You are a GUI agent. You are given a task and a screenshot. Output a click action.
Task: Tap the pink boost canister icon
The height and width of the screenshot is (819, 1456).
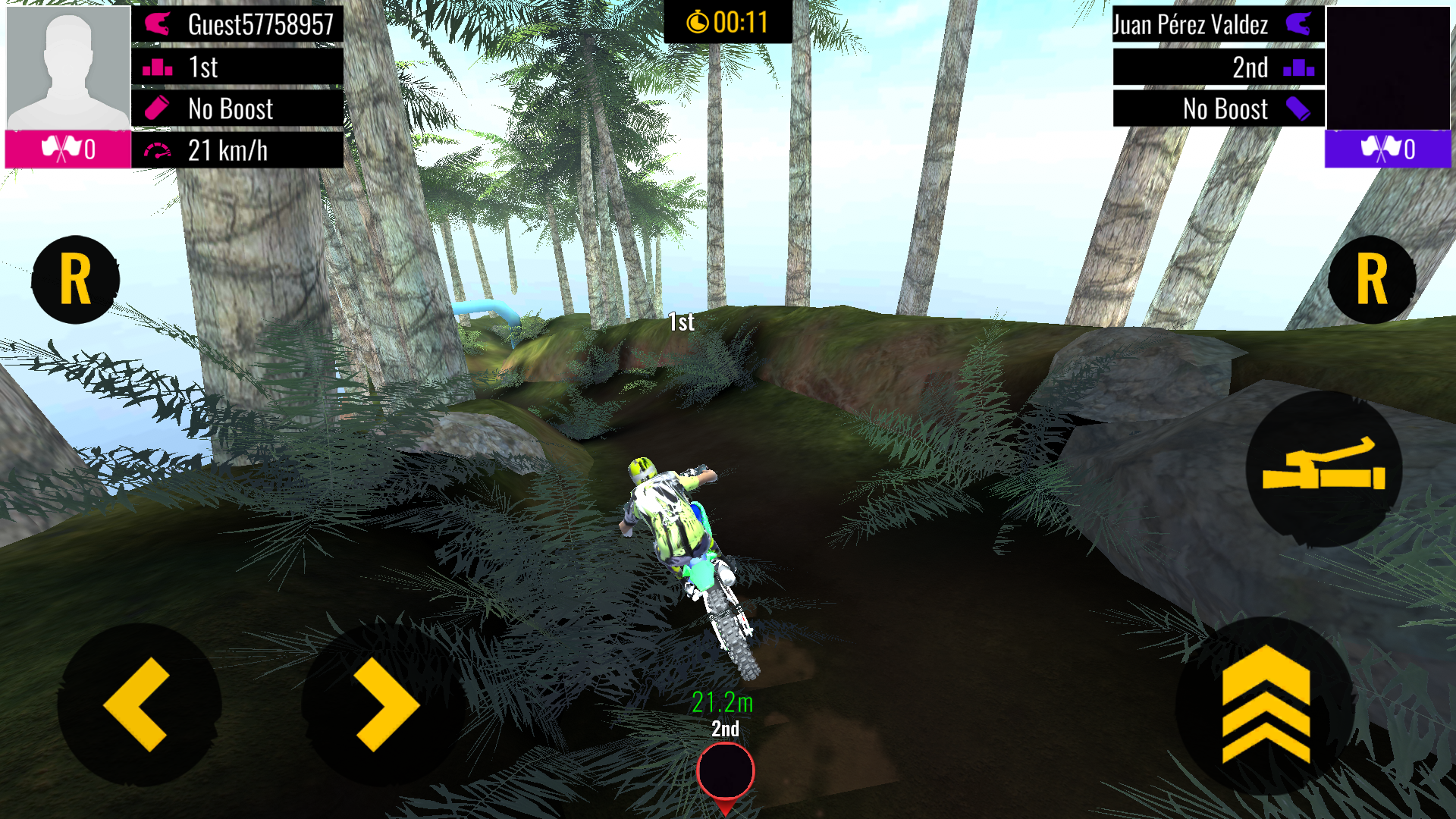(158, 109)
